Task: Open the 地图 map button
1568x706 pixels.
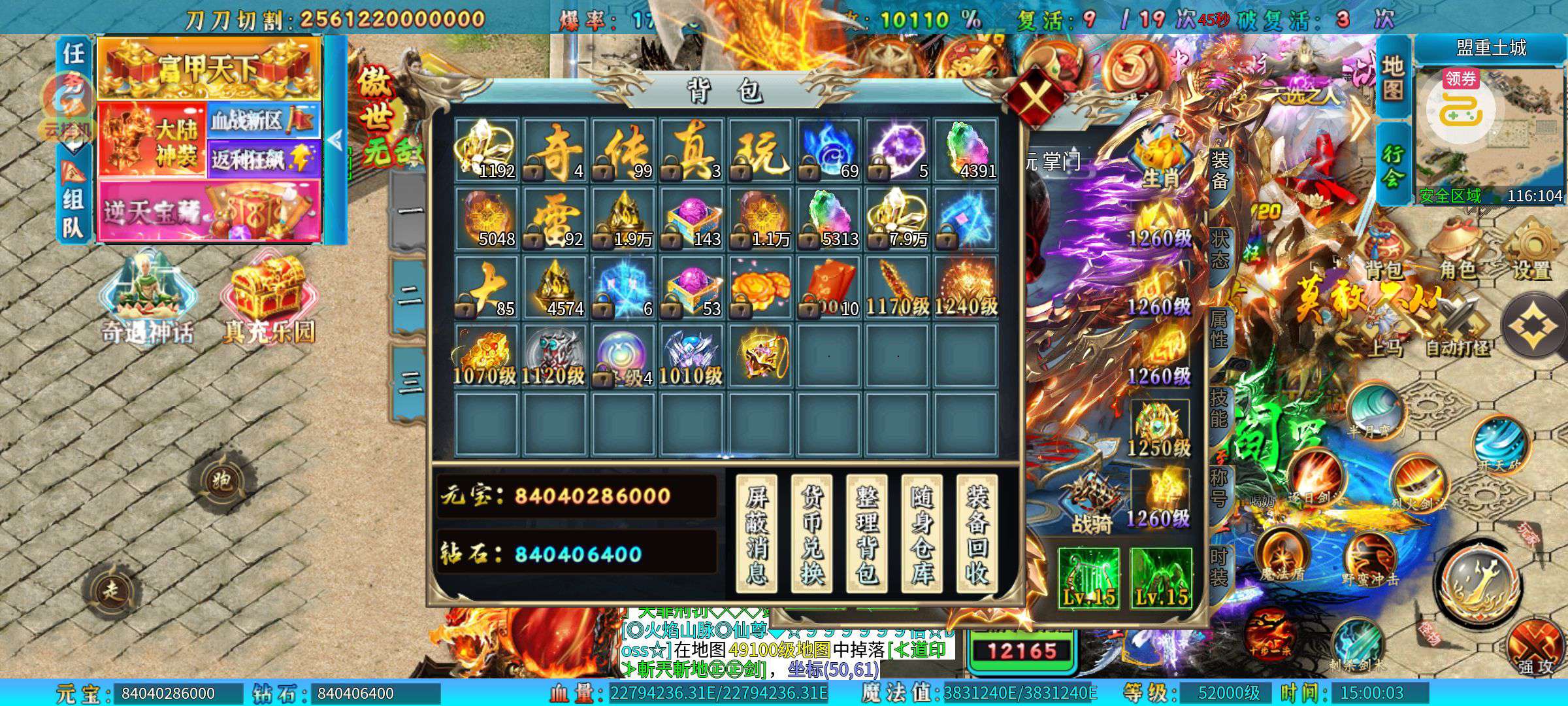Action: click(x=1392, y=77)
